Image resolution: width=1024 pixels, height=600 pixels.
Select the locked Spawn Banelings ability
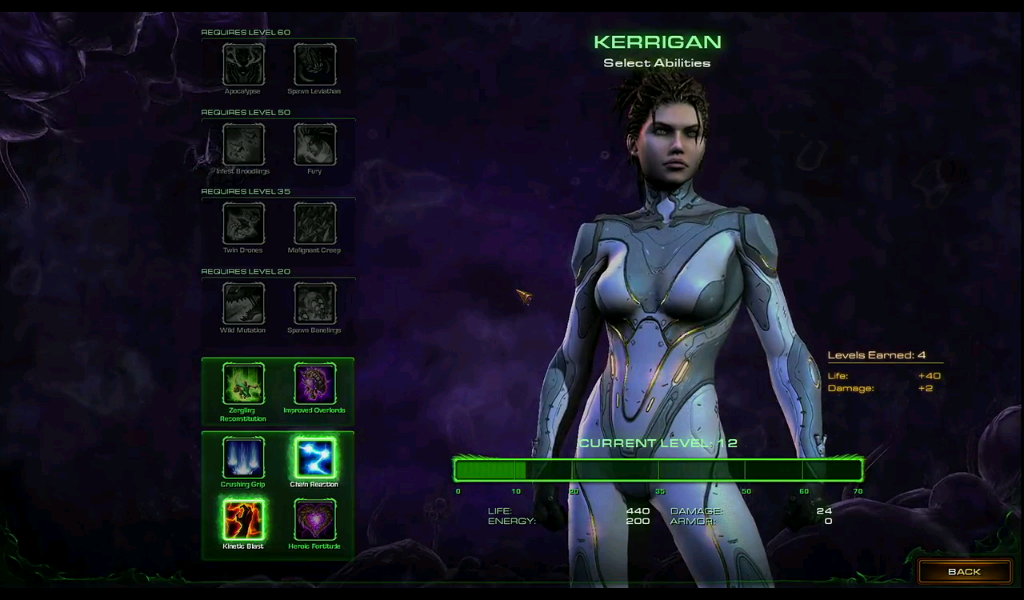coord(314,303)
